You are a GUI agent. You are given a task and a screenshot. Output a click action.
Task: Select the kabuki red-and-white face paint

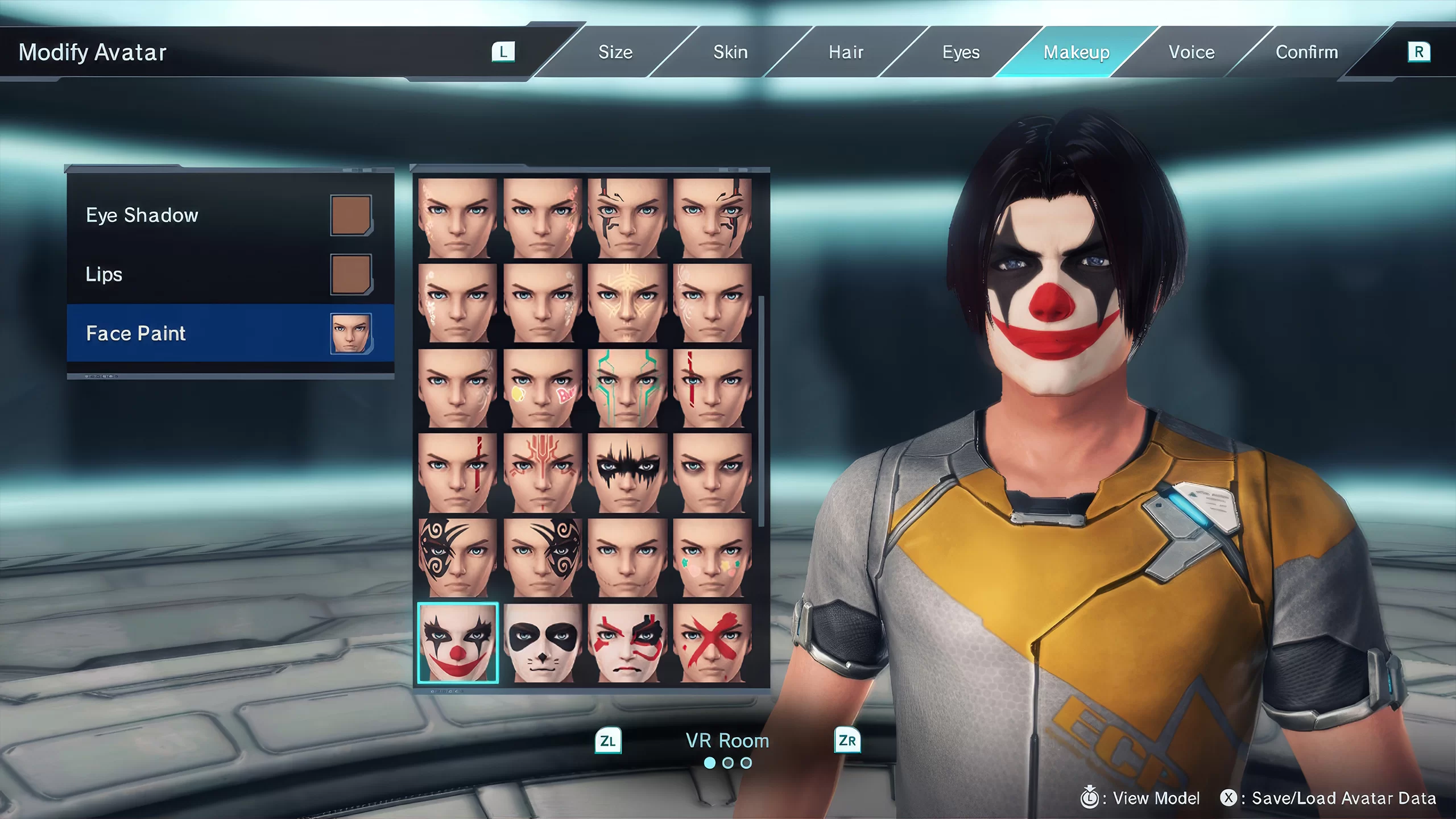tap(627, 643)
